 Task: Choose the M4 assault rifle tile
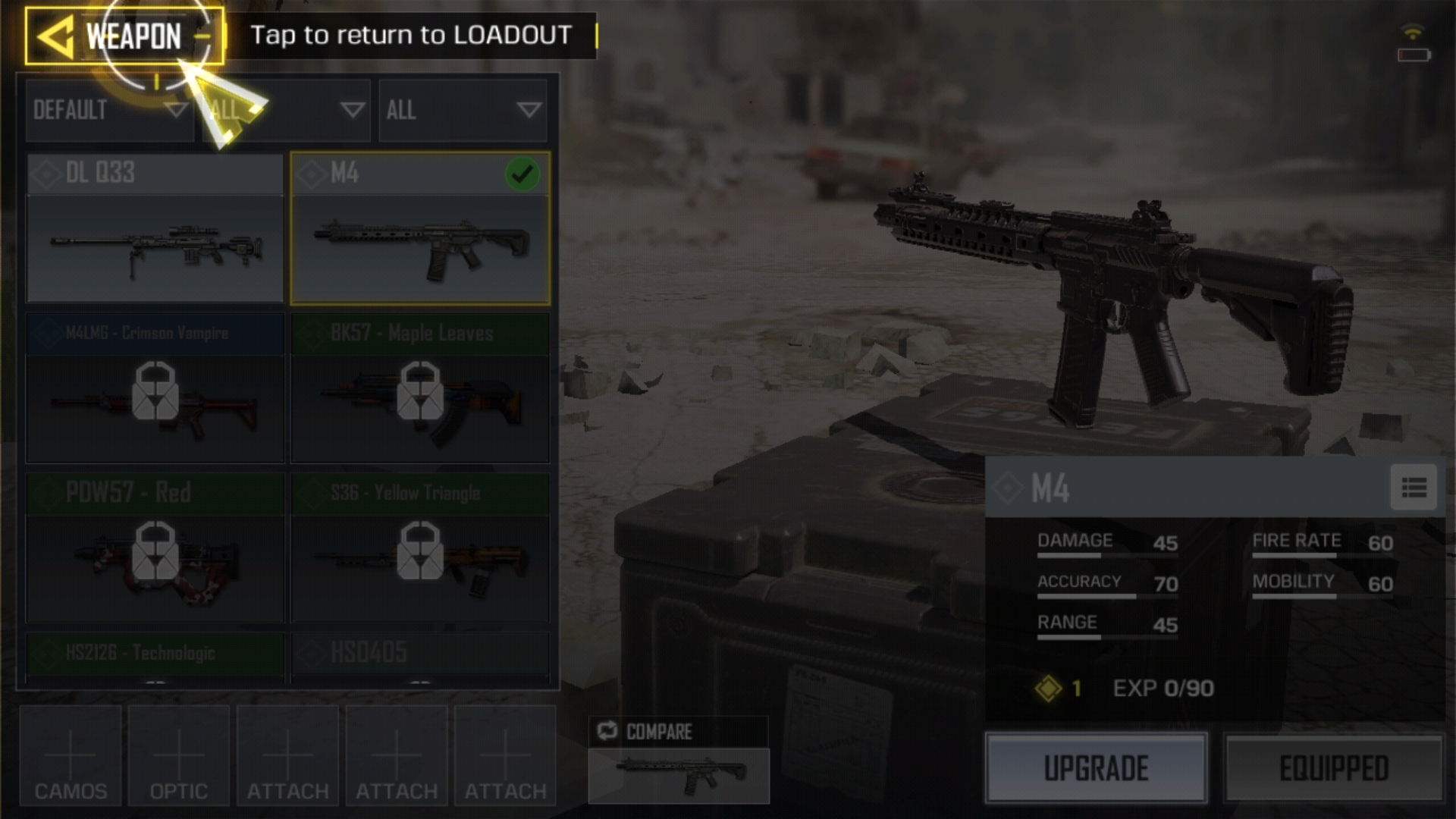pos(420,229)
